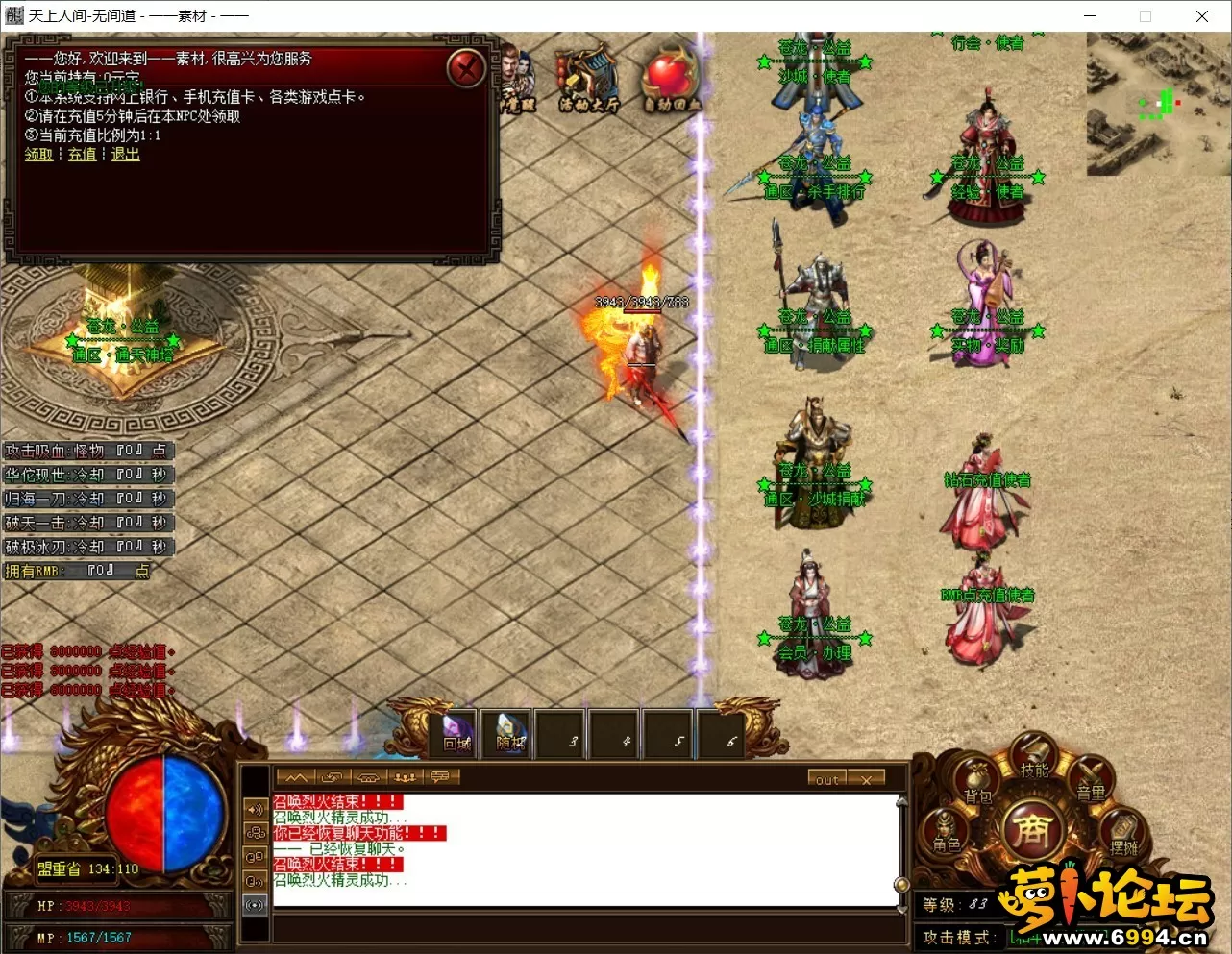Viewport: 1232px width, 954px height.
Task: Open the three-people group chat tab
Action: coord(405,777)
